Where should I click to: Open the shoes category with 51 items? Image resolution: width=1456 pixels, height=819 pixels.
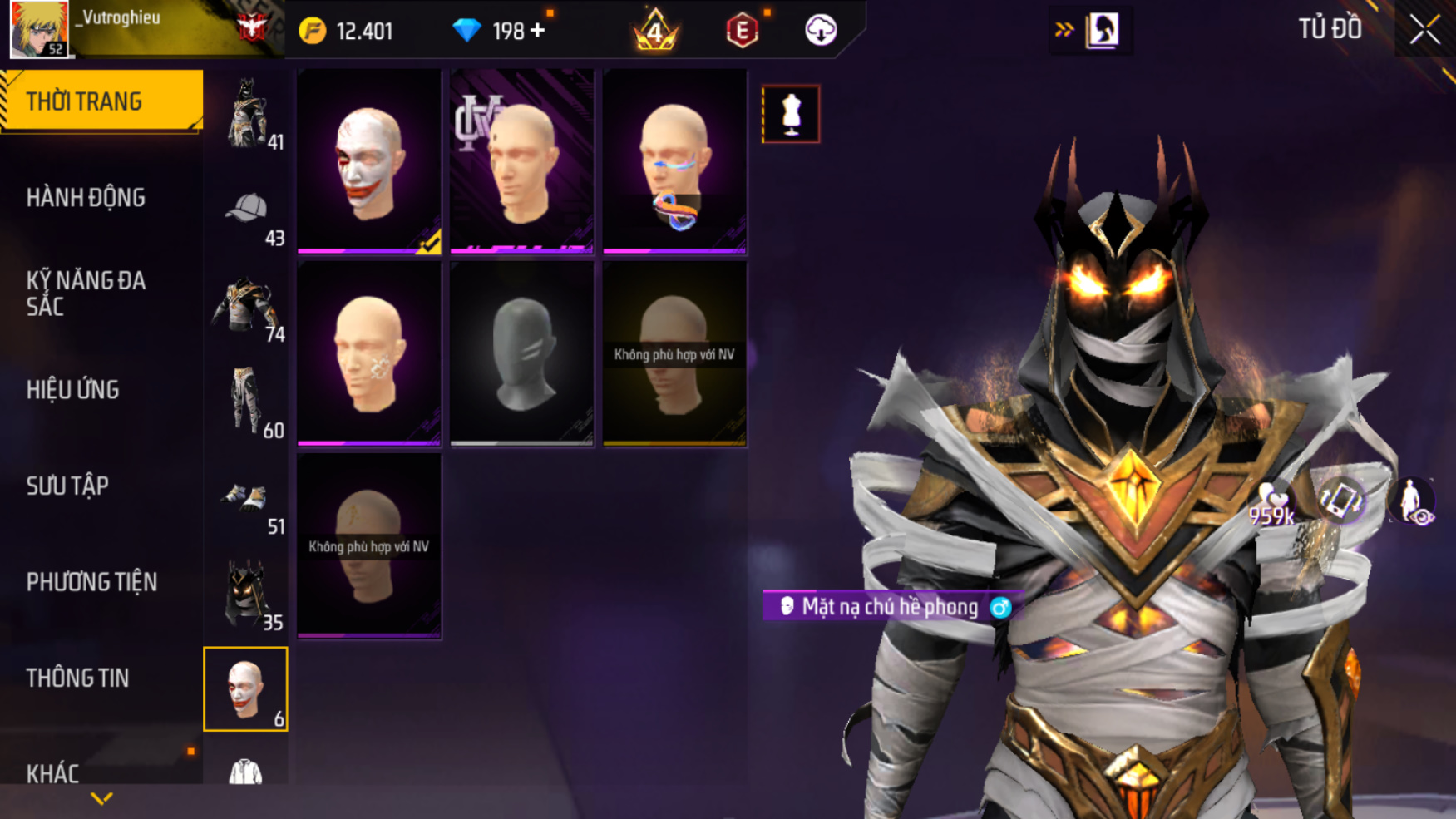[247, 501]
